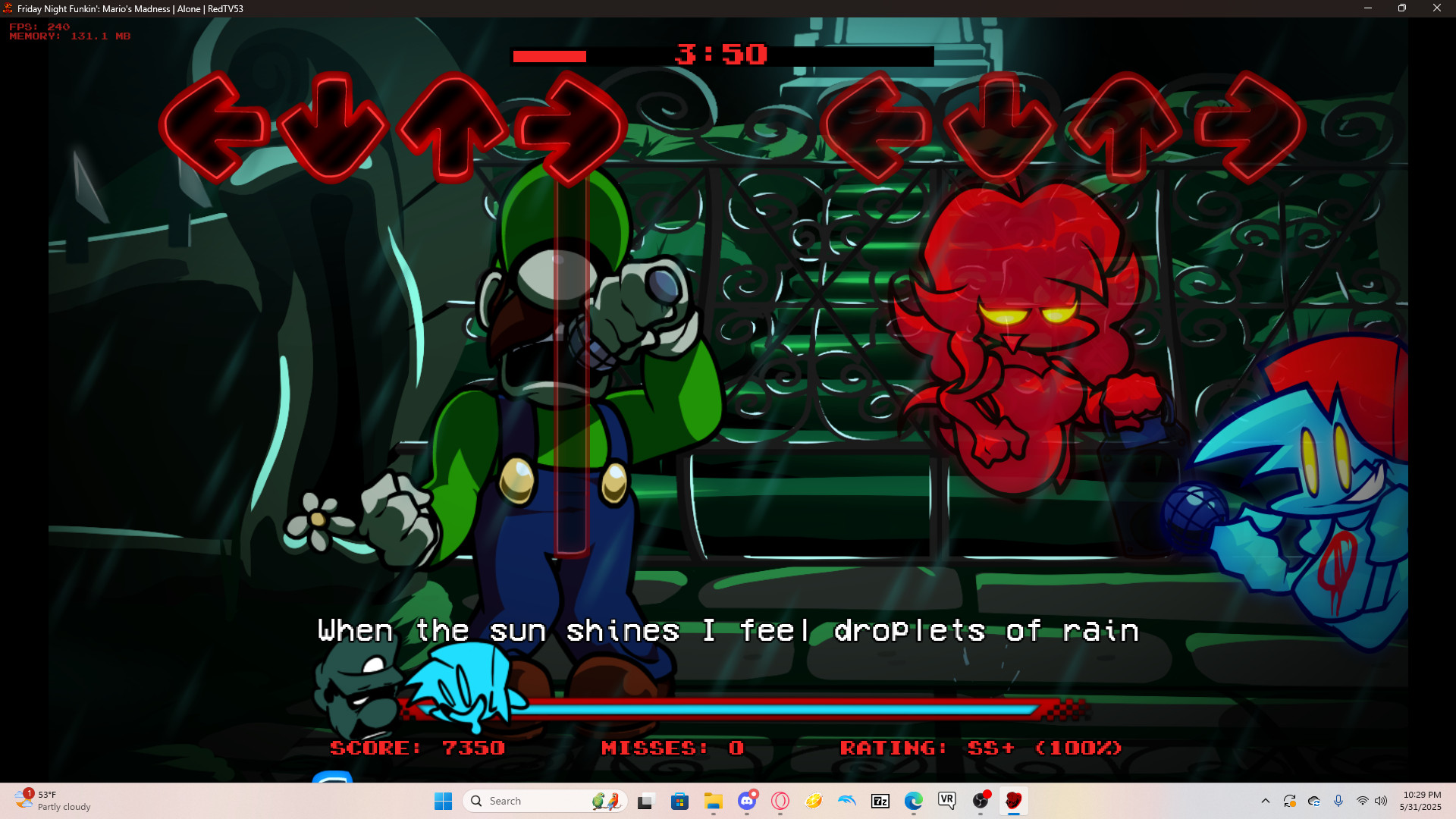Open the weather widget showing 53°F
1456x819 pixels.
tap(45, 801)
